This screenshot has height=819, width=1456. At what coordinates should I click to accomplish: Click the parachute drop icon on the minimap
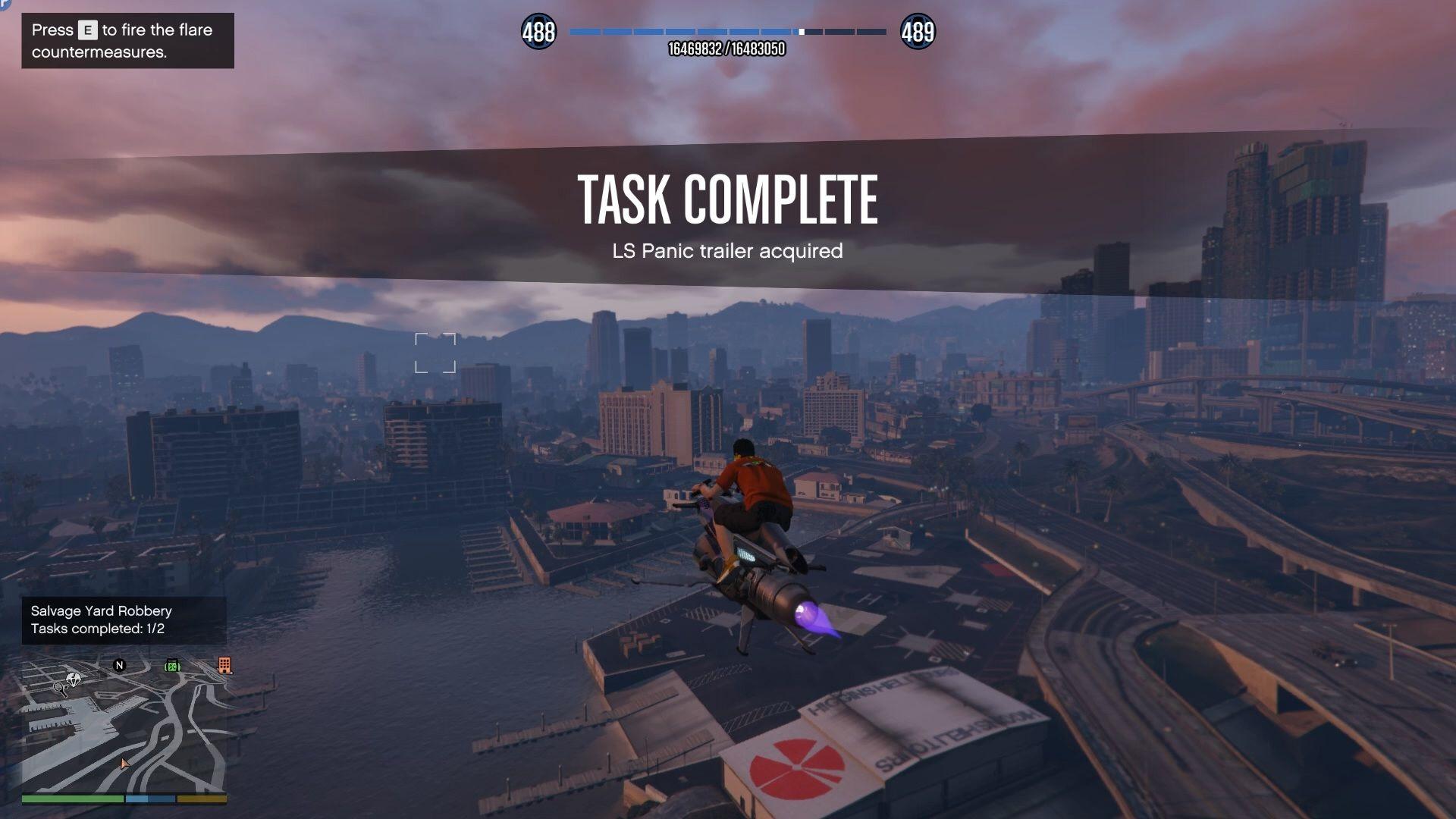pos(74,679)
